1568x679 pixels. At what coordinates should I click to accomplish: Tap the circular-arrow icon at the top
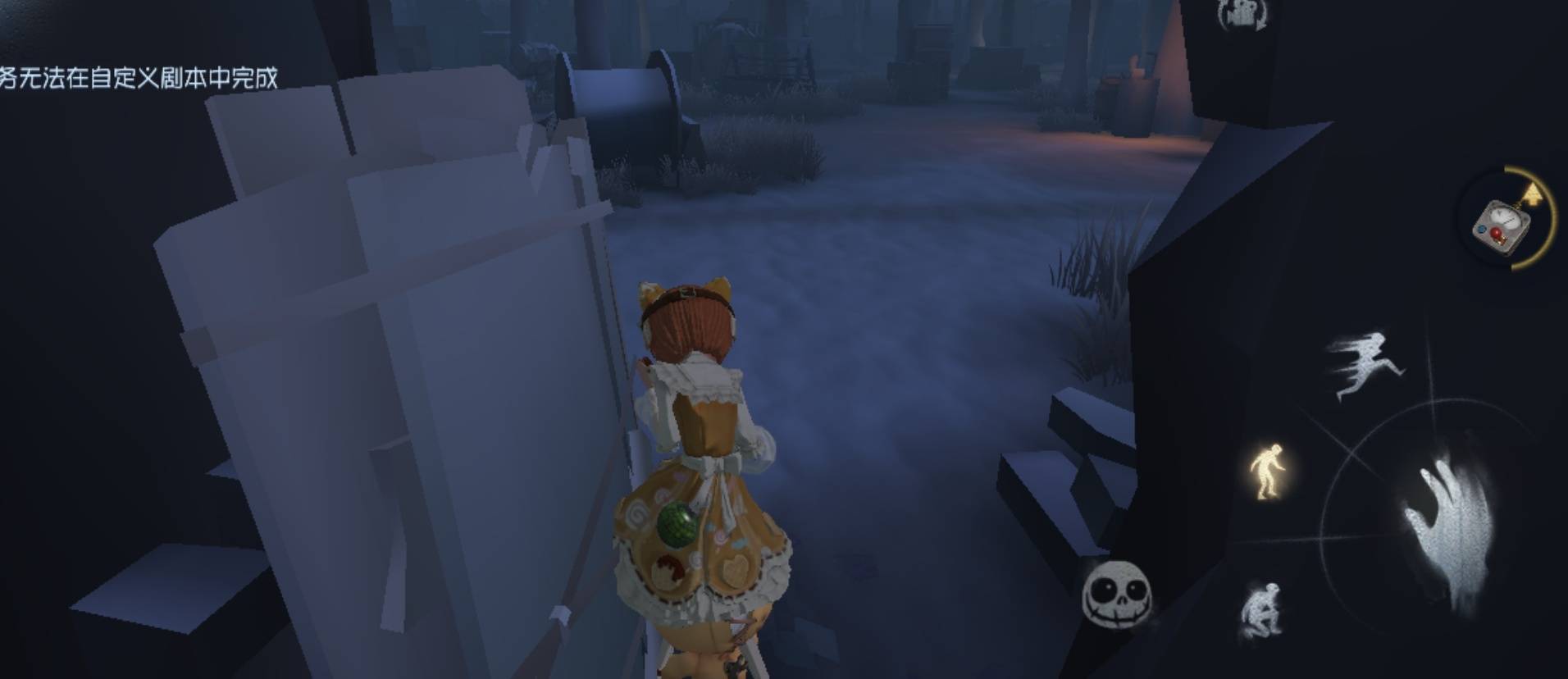[1242, 15]
